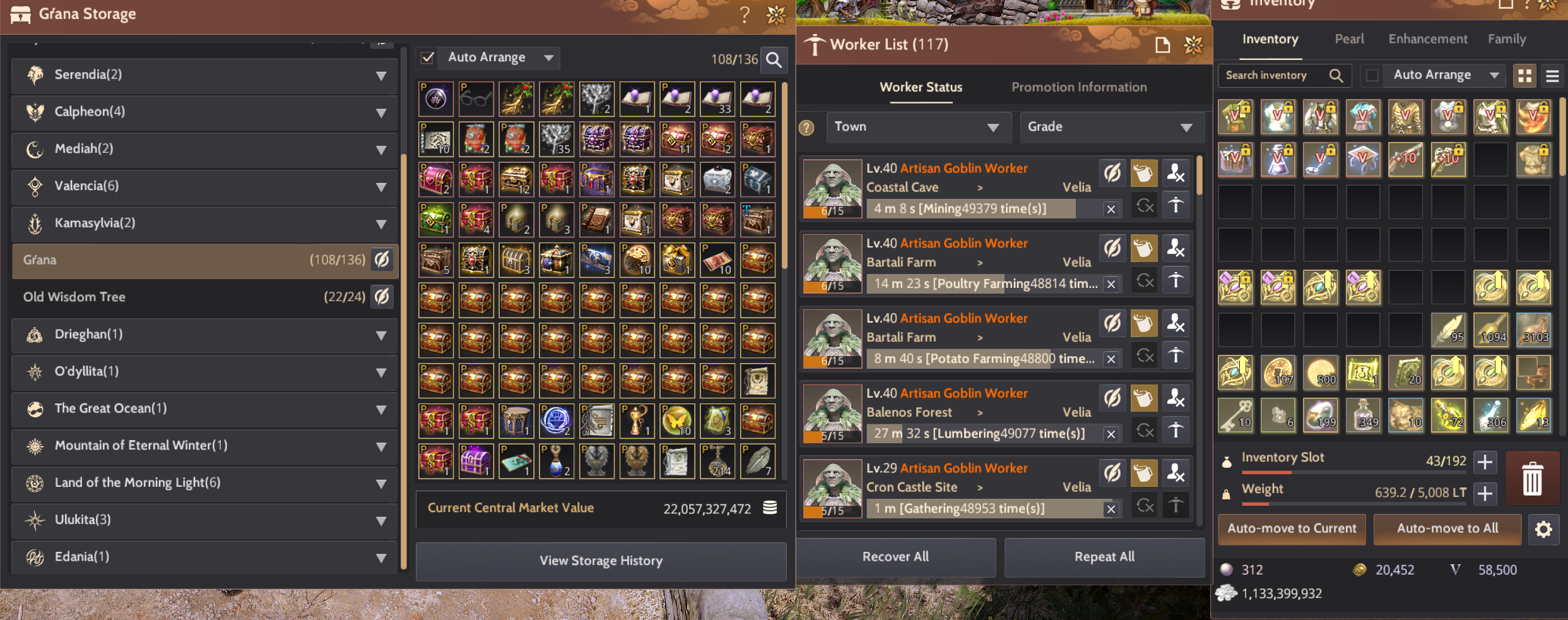Click the document icon in Worker List header

tap(1163, 45)
